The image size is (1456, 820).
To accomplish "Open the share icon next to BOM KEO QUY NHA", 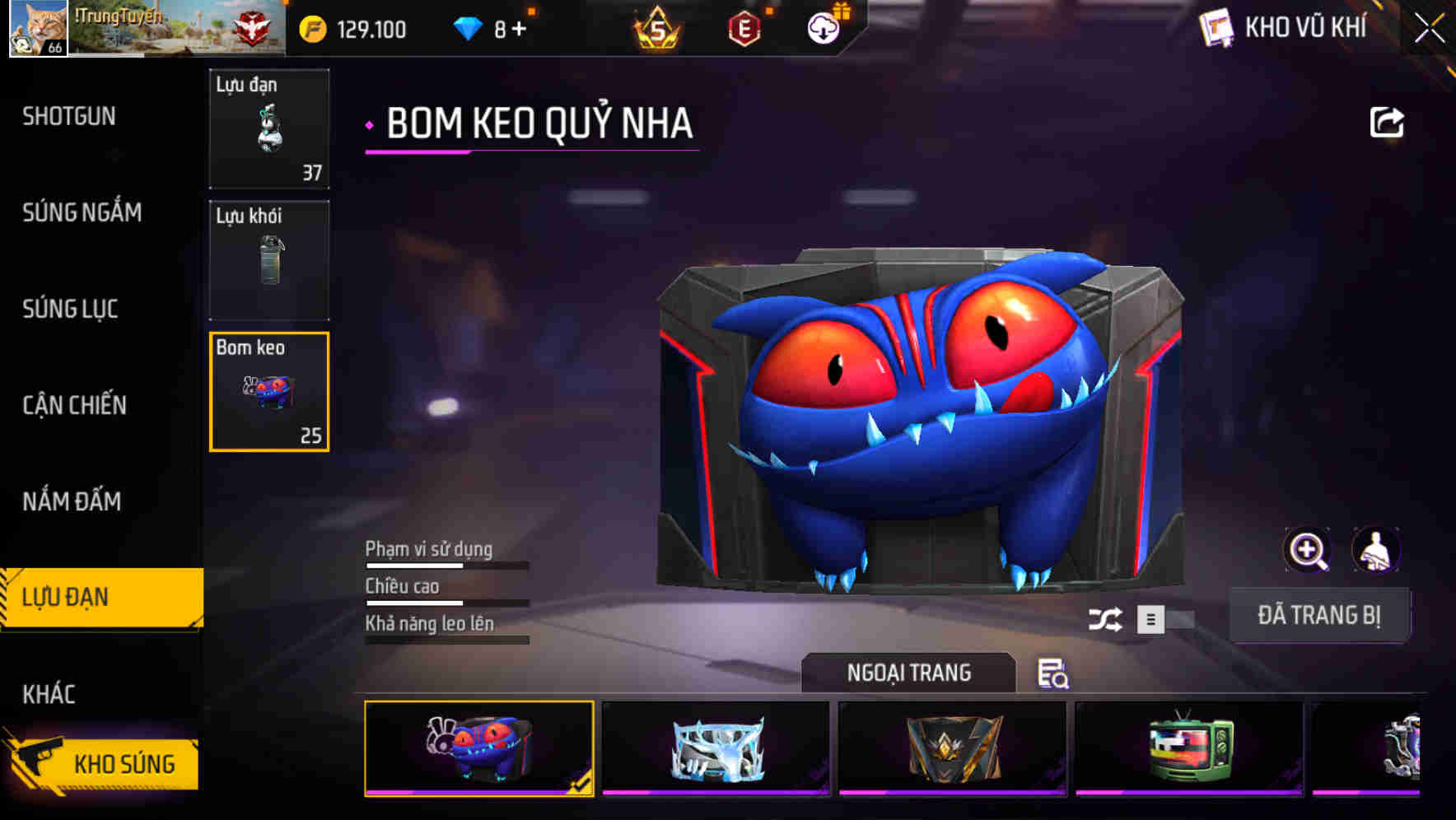I will (1388, 121).
